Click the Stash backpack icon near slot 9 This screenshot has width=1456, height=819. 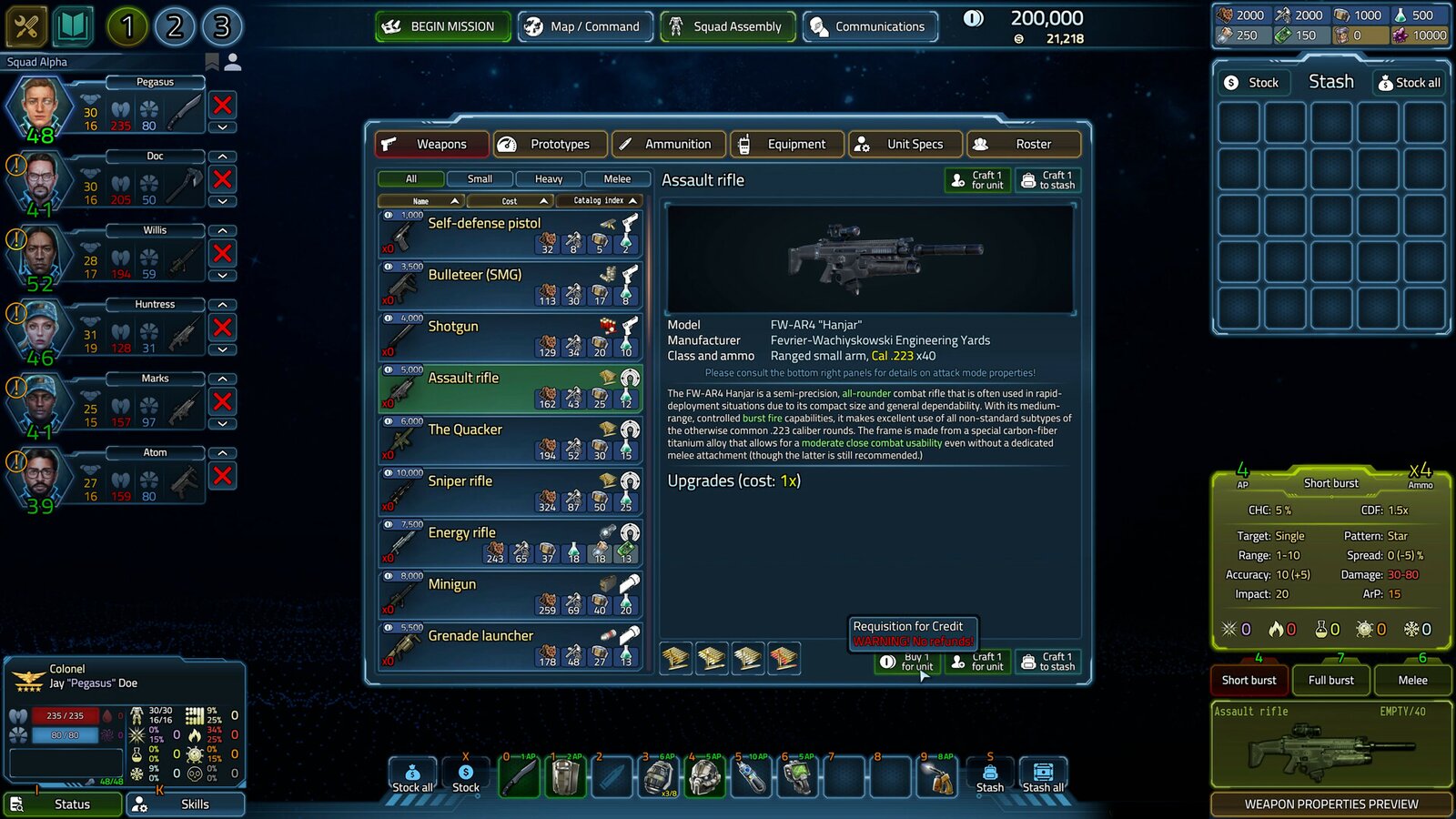pyautogui.click(x=989, y=775)
